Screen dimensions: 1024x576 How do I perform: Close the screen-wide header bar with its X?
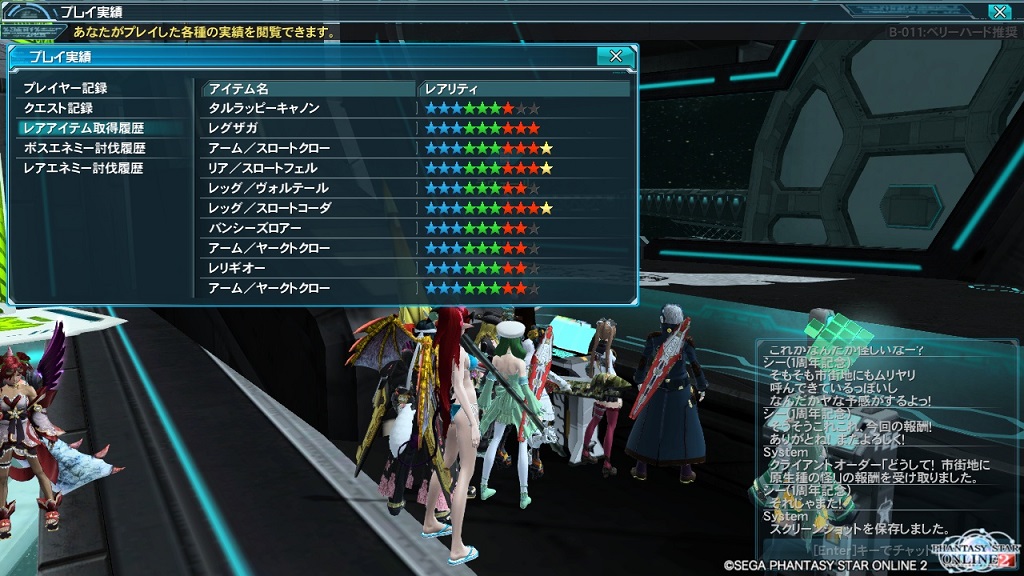pyautogui.click(x=999, y=12)
